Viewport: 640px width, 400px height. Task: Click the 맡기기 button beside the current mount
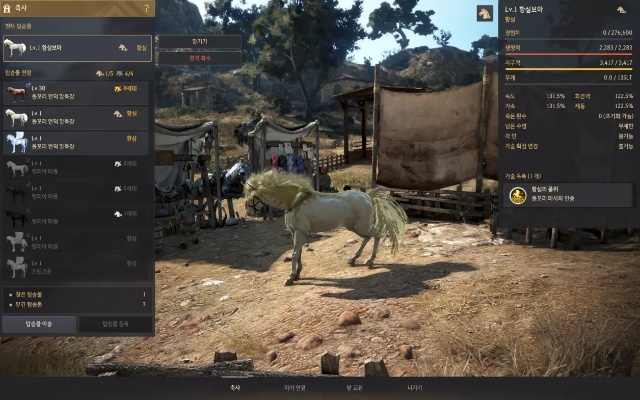point(199,42)
